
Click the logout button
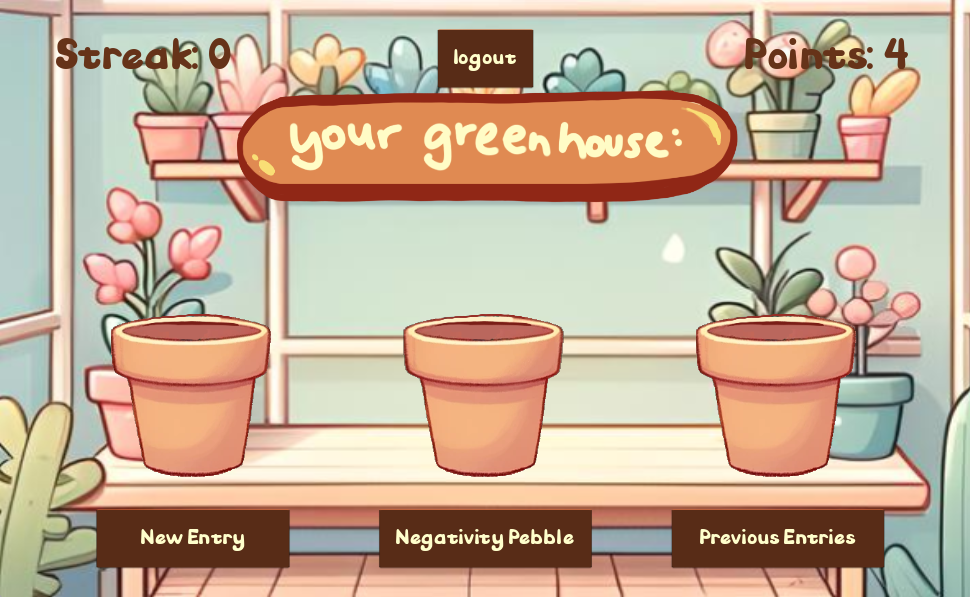click(485, 58)
